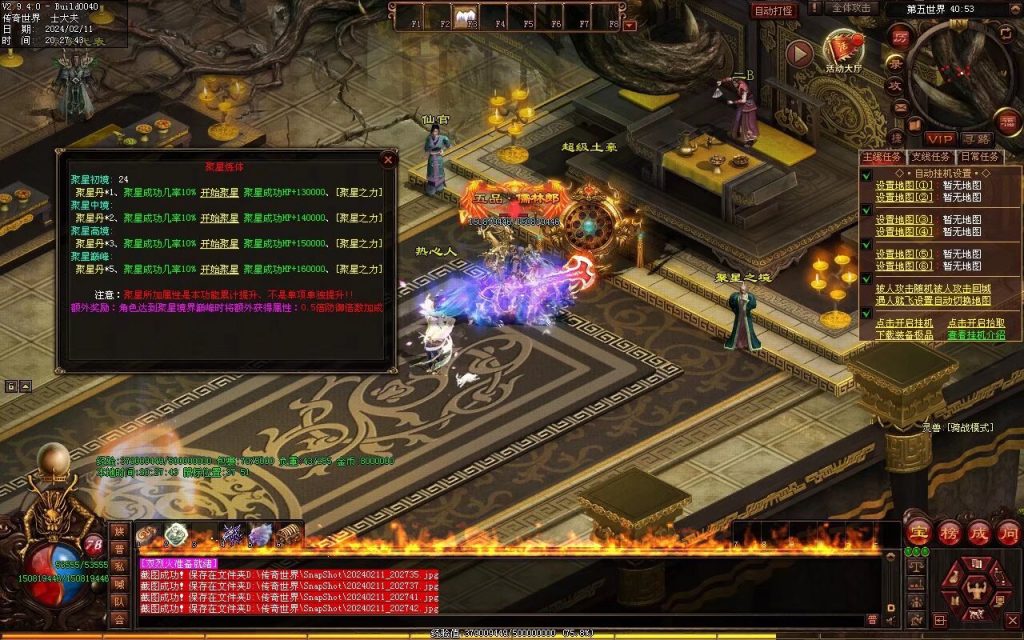Select the F1 hotkey bar slot
1024x640 pixels.
(417, 18)
